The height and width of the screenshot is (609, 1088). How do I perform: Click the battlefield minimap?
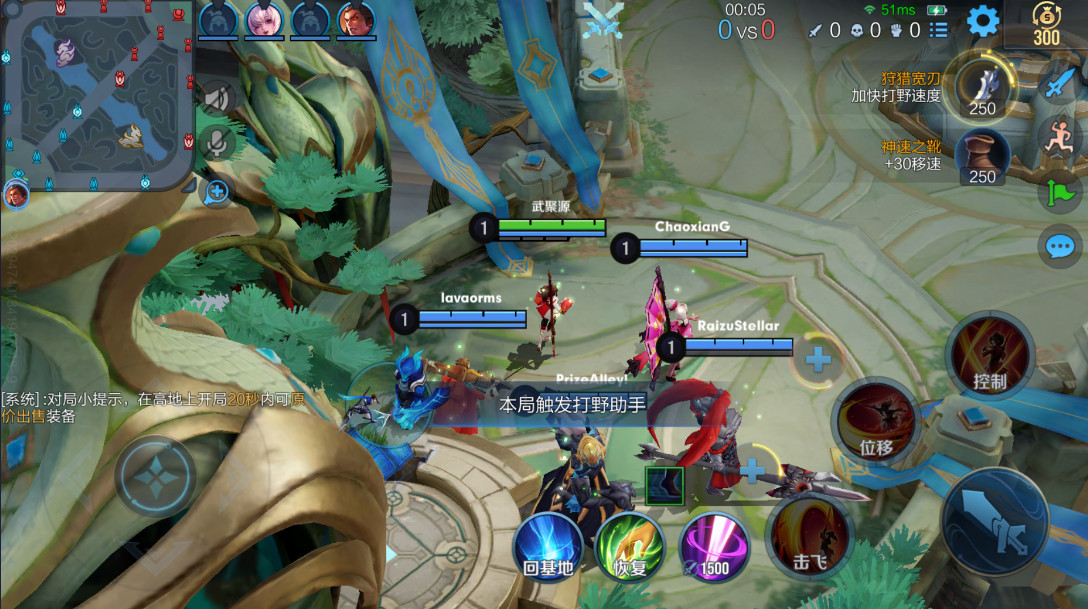(x=97, y=94)
